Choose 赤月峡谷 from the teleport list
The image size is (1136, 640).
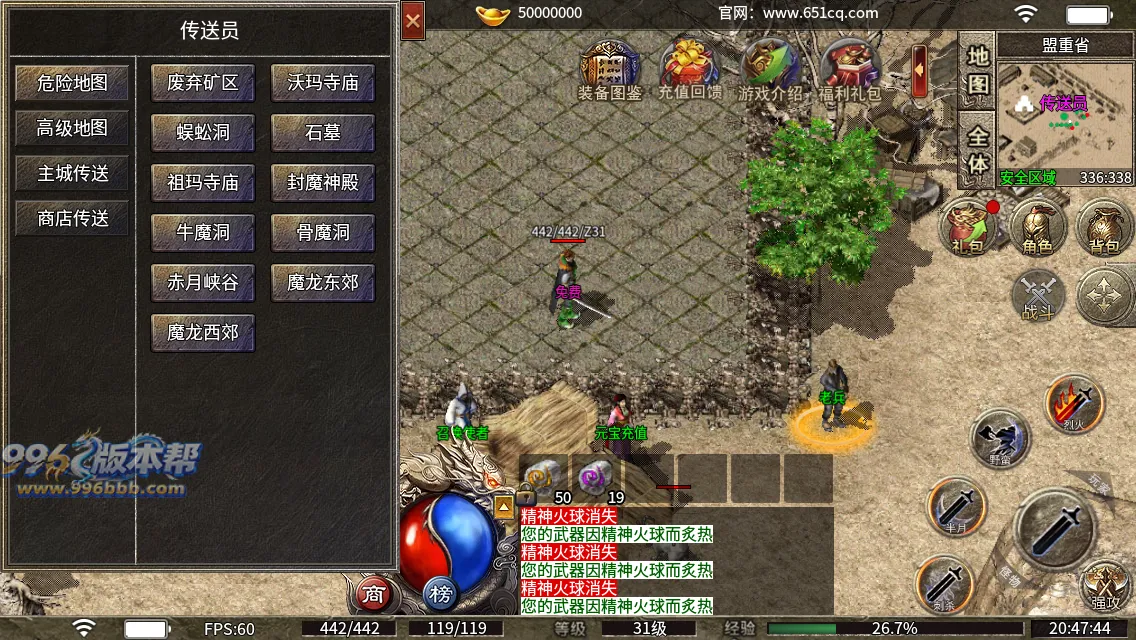pyautogui.click(x=203, y=283)
